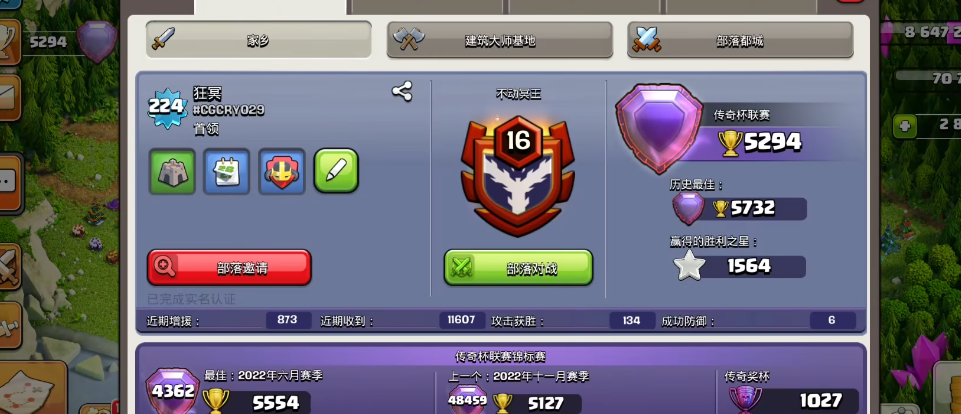961x414 pixels.
Task: Select the 部落都城 clan capital tab
Action: tap(739, 40)
